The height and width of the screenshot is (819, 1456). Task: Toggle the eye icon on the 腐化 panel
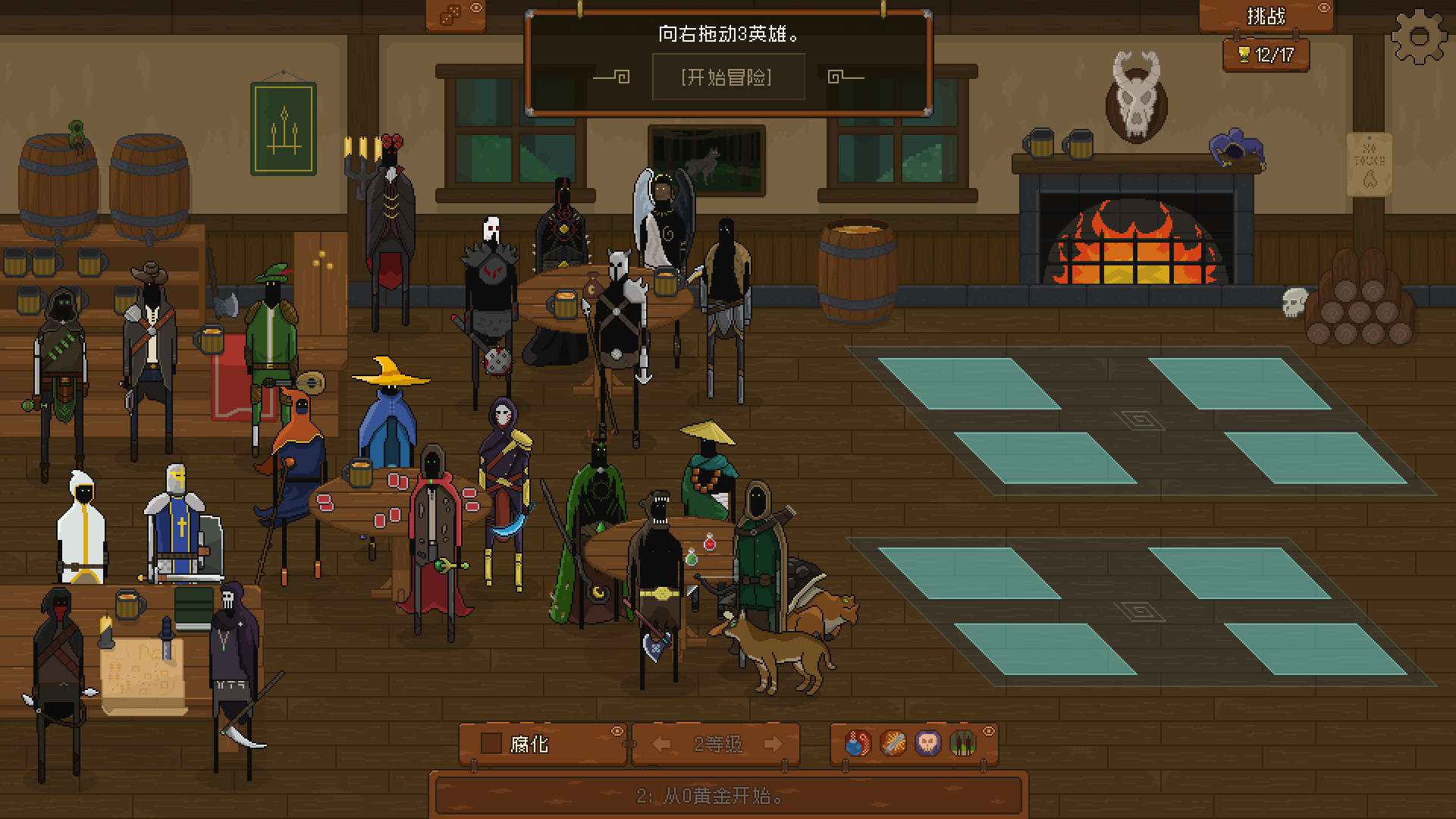[x=617, y=731]
